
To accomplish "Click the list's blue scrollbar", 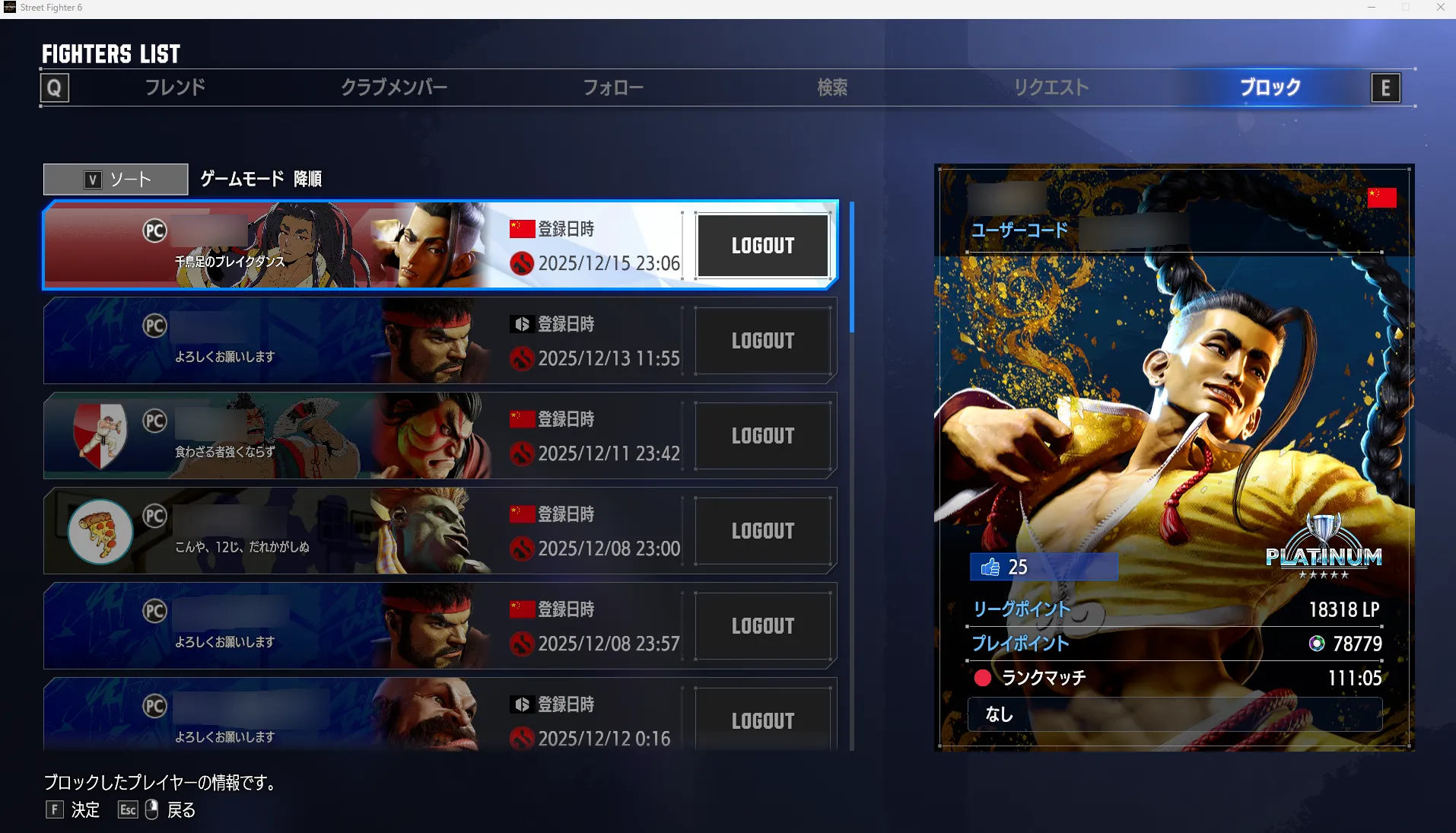I will click(851, 267).
